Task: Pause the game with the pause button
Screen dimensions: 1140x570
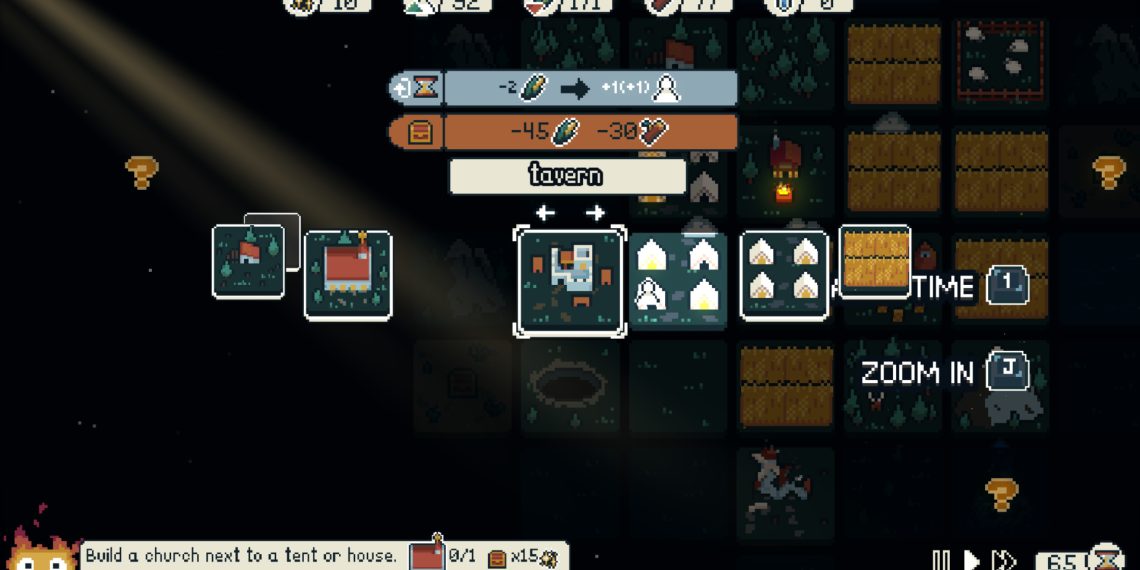Action: click(941, 559)
